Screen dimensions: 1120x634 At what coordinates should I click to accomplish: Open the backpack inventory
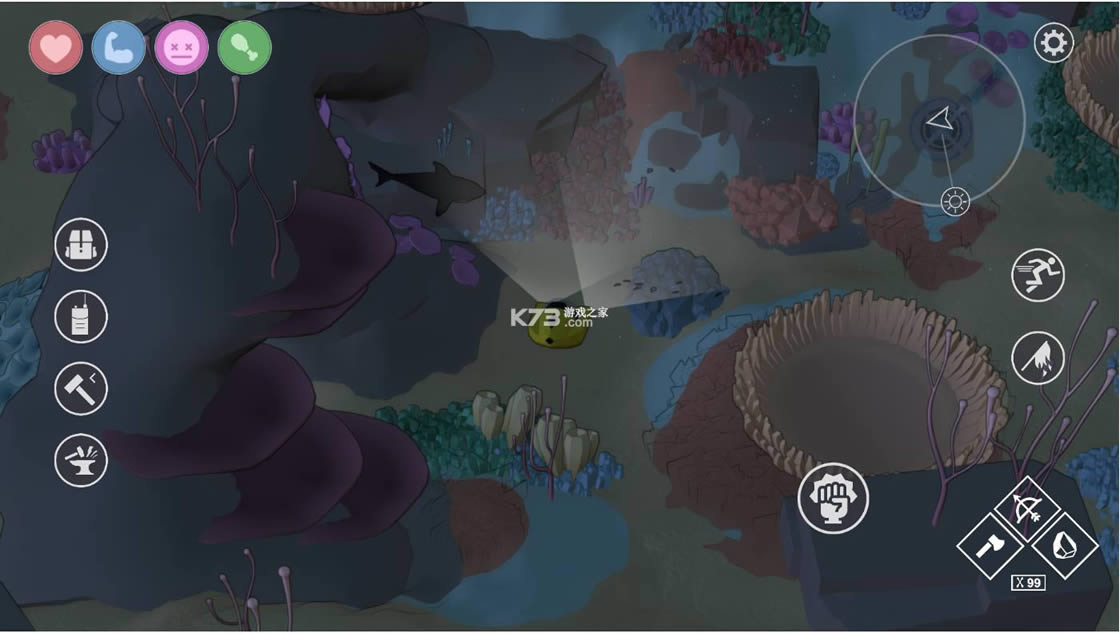pos(81,244)
